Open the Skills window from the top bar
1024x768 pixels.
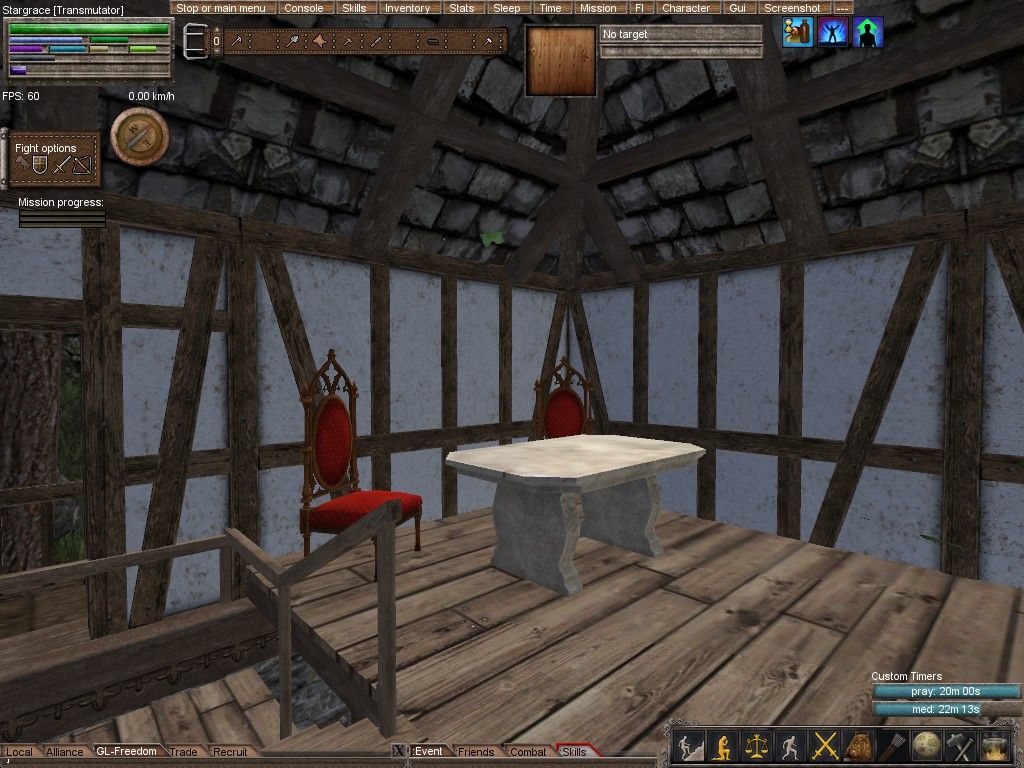click(354, 8)
